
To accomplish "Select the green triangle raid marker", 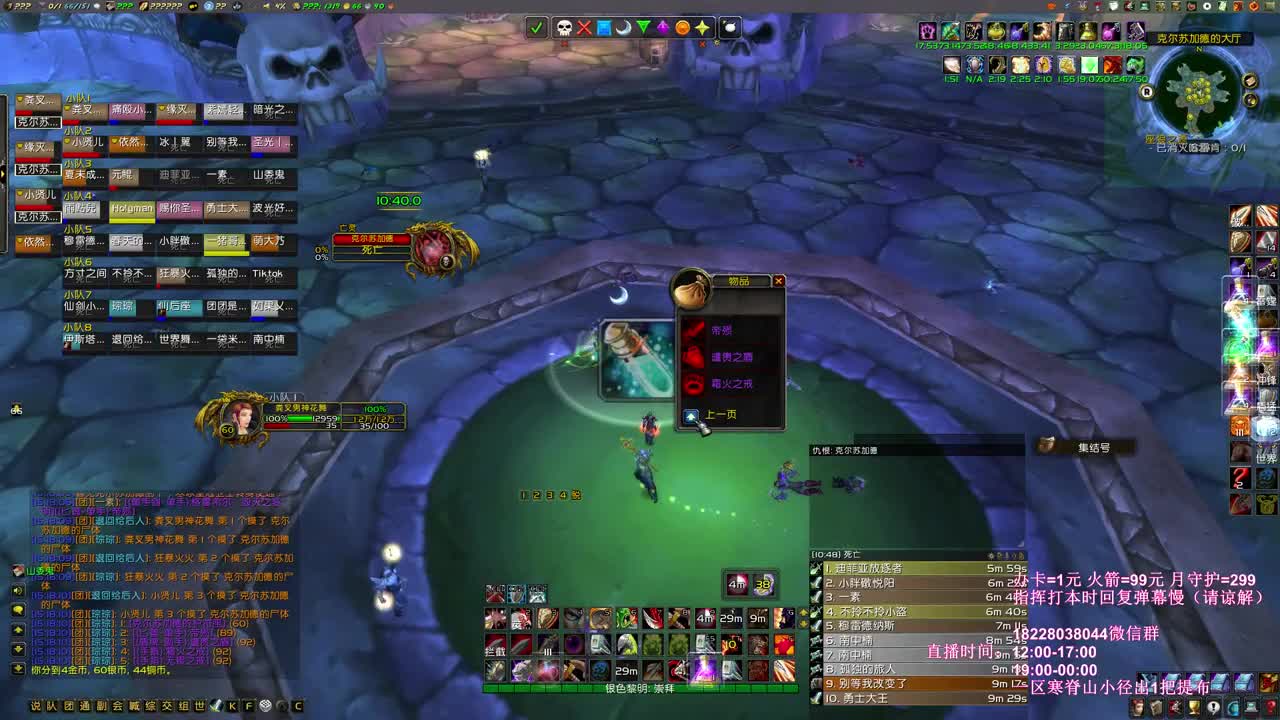I will click(x=644, y=28).
